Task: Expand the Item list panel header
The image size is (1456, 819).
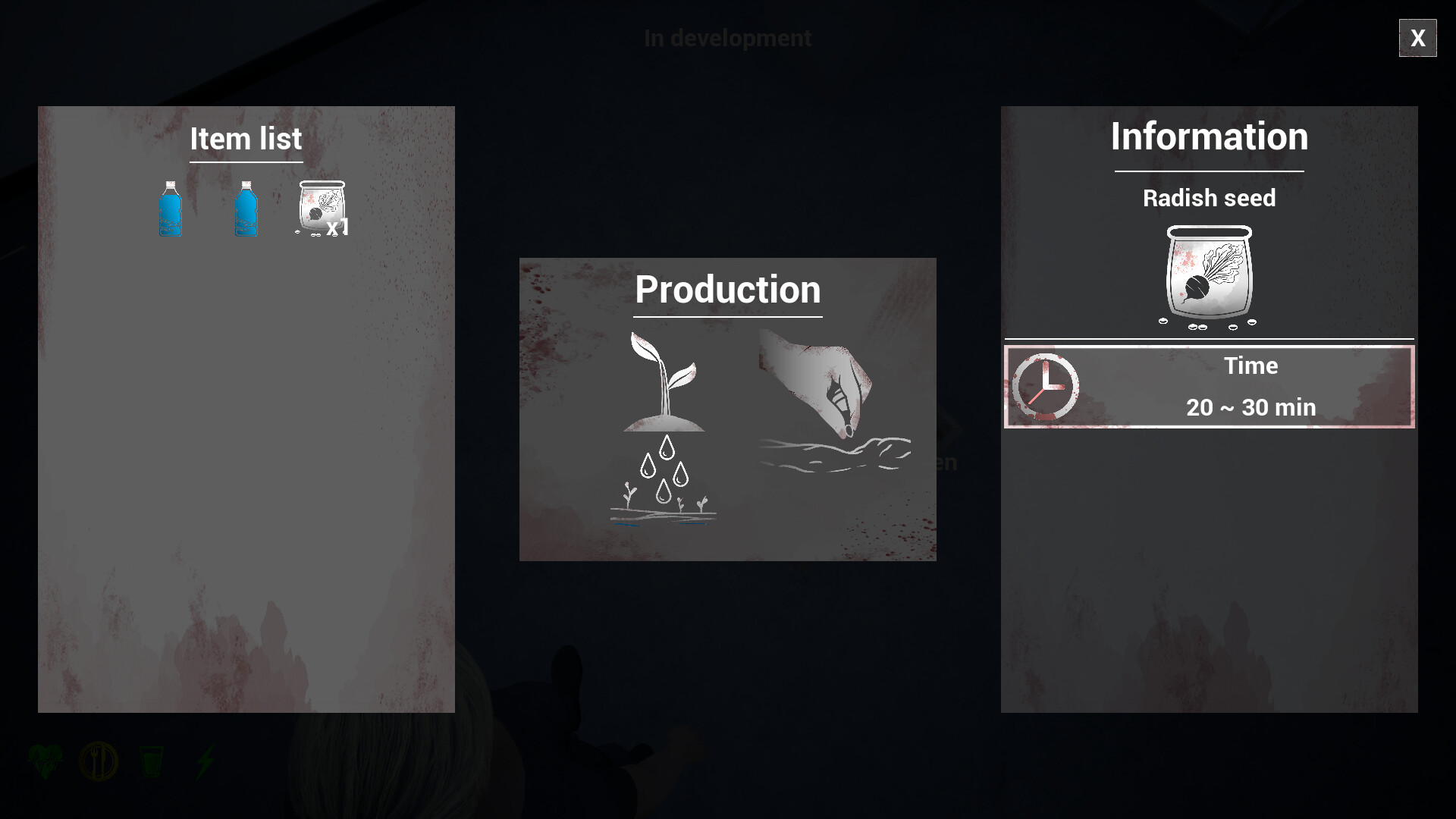Action: [x=246, y=139]
